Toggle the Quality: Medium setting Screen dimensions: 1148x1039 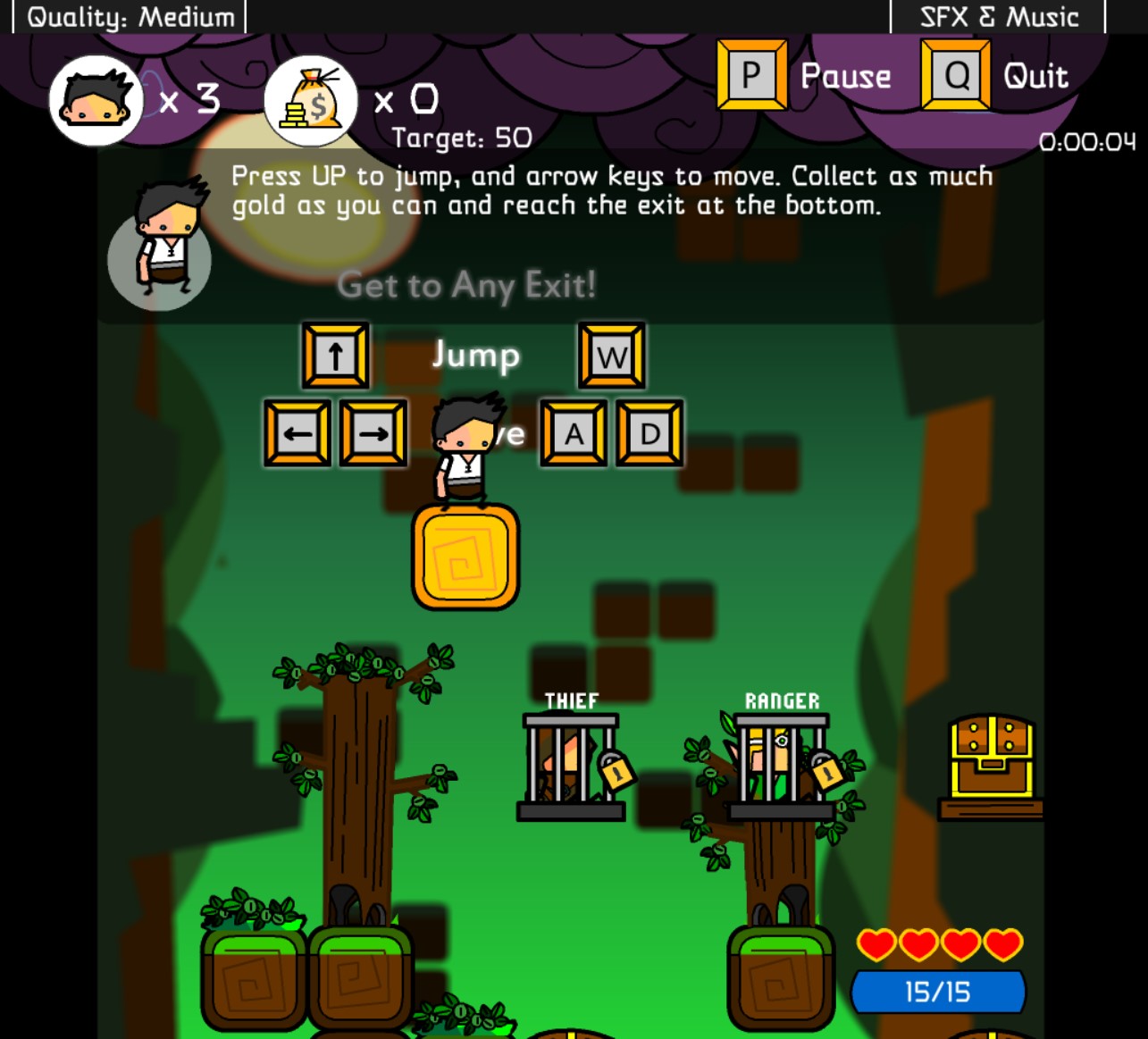click(130, 15)
